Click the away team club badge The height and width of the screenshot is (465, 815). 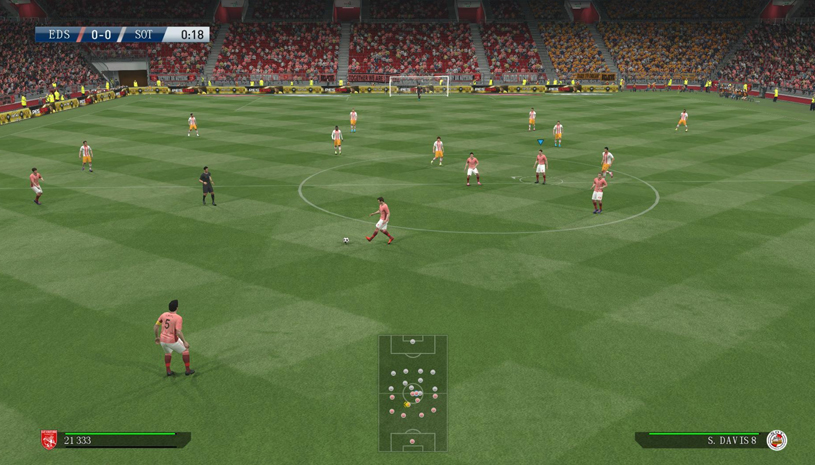pos(776,440)
